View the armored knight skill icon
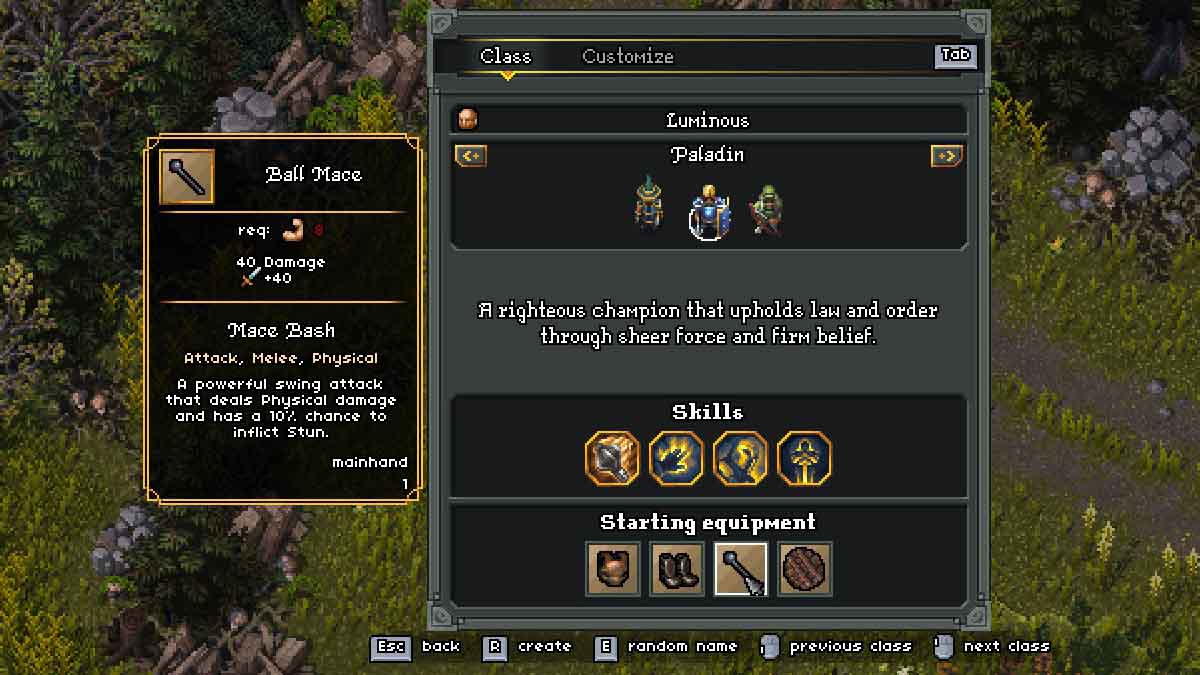Screen dimensions: 1200x675 pos(740,458)
